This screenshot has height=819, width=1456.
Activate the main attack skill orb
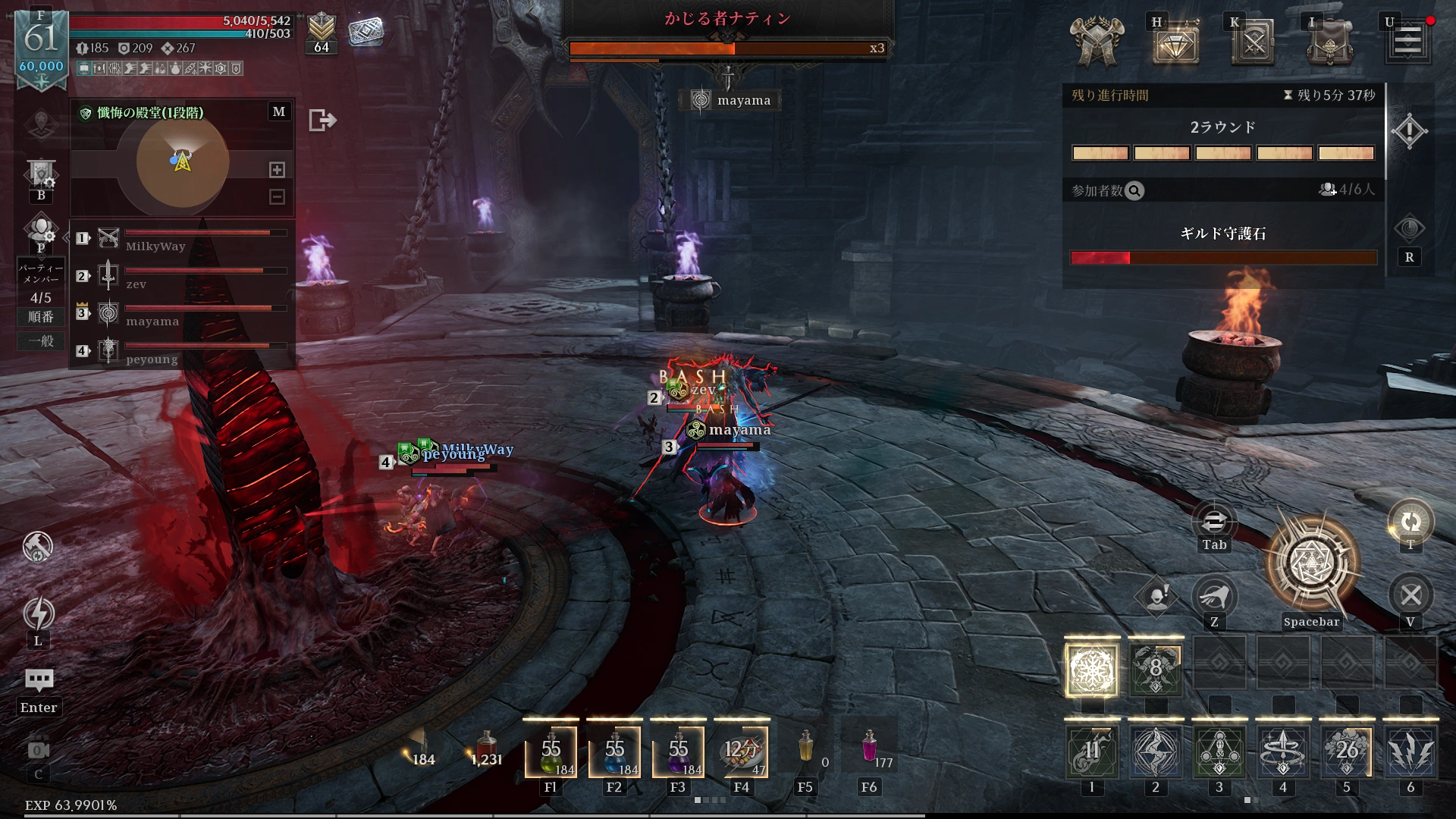pyautogui.click(x=1311, y=563)
